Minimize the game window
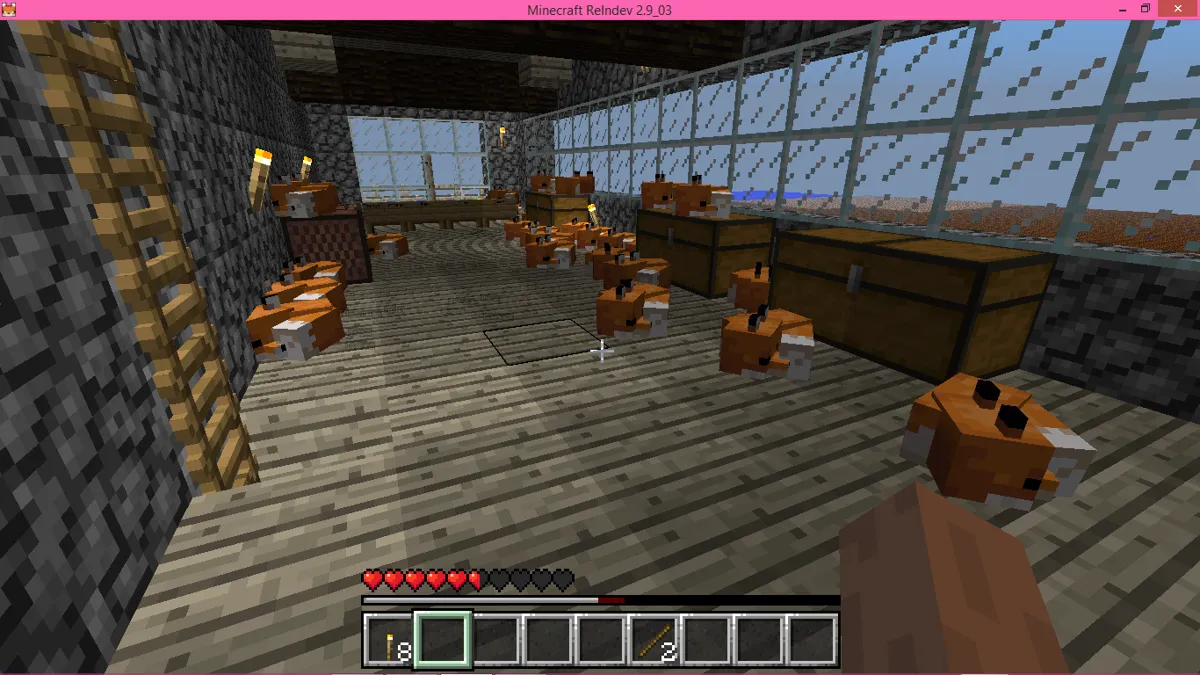Screen dimensions: 1200x675 1113,9
